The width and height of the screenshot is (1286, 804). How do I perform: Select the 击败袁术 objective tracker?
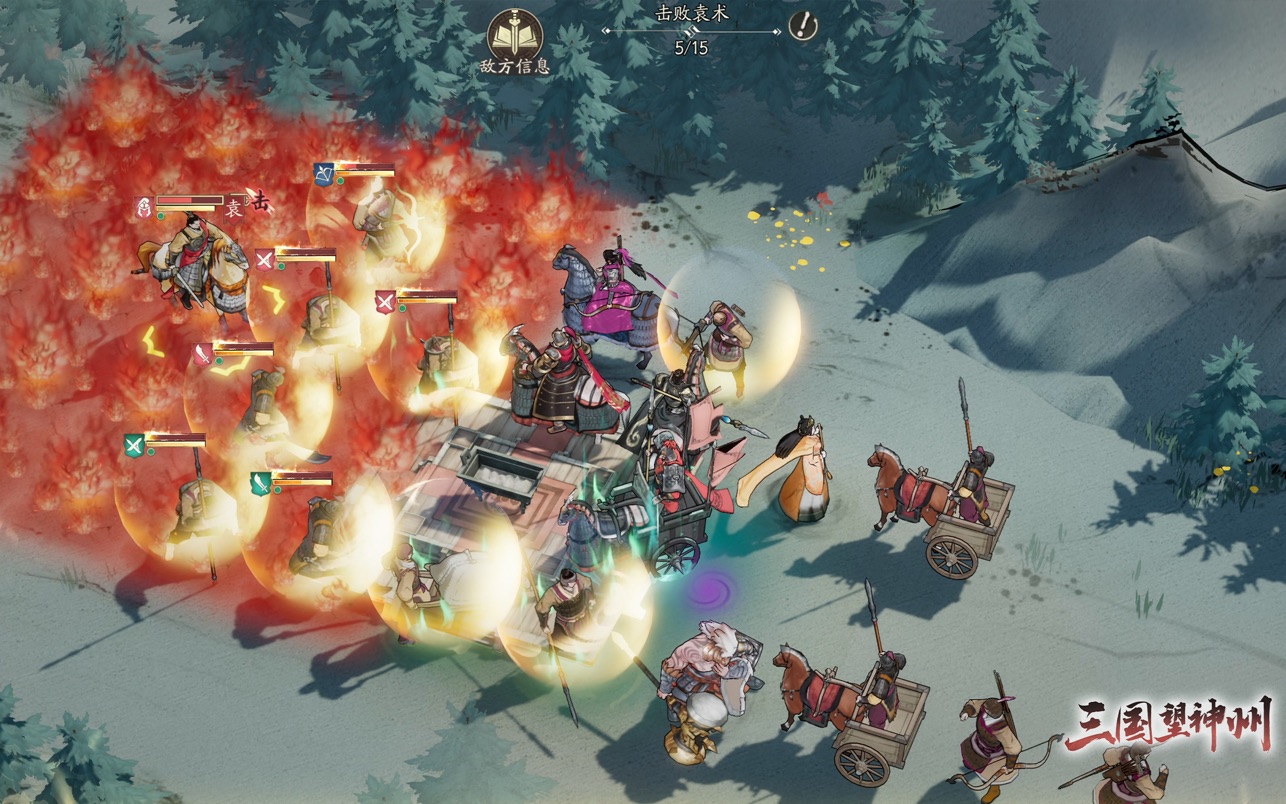tap(691, 29)
